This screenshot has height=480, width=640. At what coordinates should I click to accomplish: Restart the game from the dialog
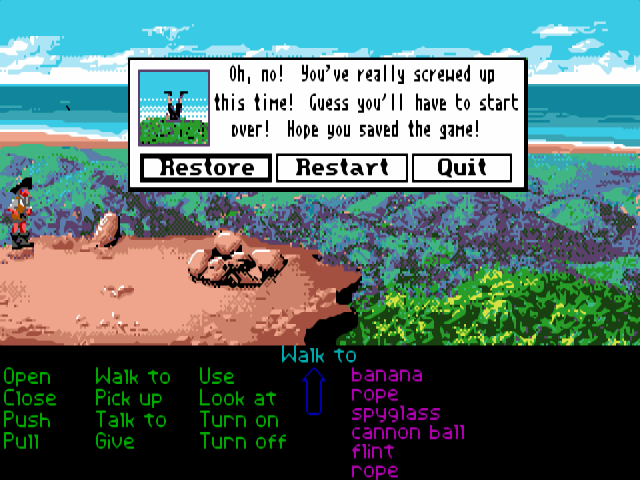(x=341, y=167)
